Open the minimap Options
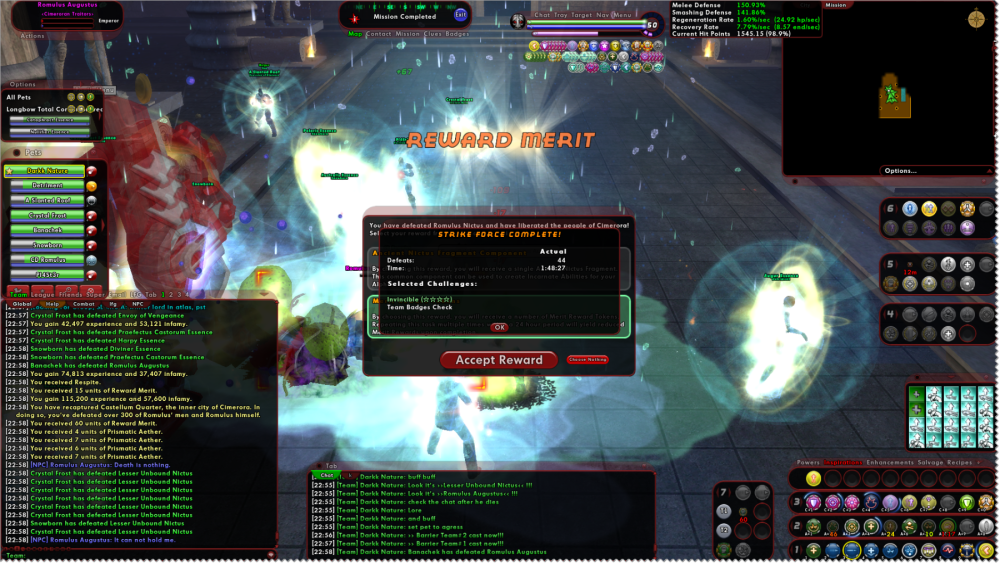The image size is (1000, 564). (x=899, y=171)
